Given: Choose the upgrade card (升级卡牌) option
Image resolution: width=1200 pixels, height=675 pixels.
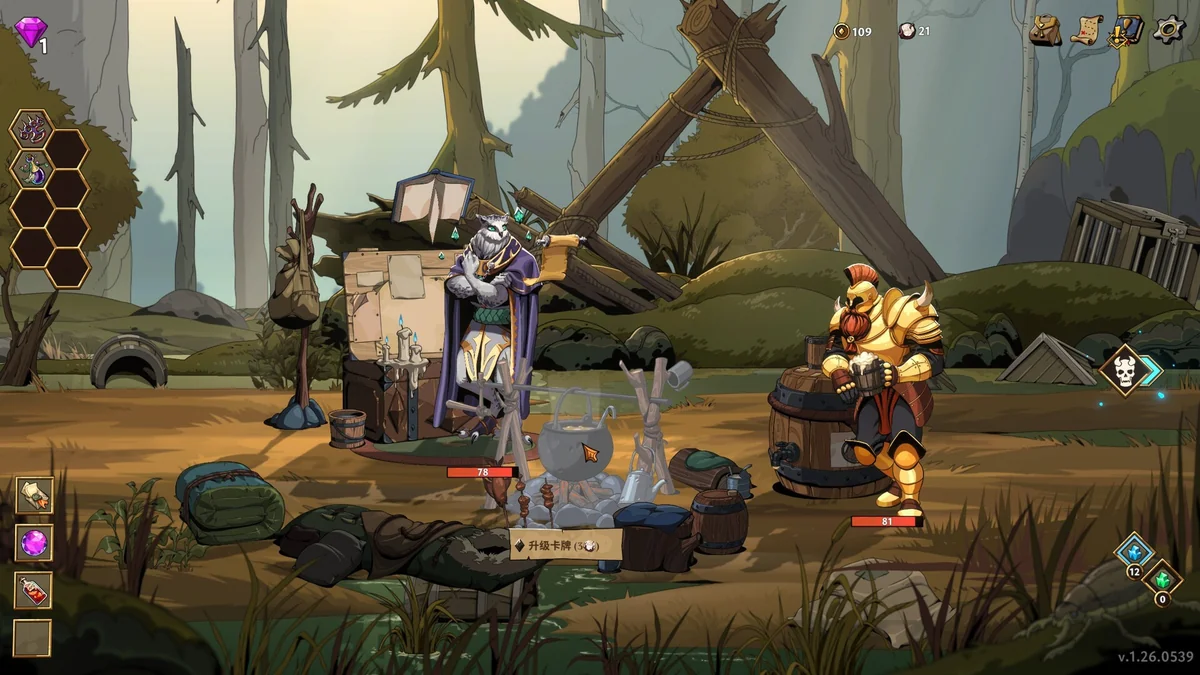Looking at the screenshot, I should click(566, 545).
